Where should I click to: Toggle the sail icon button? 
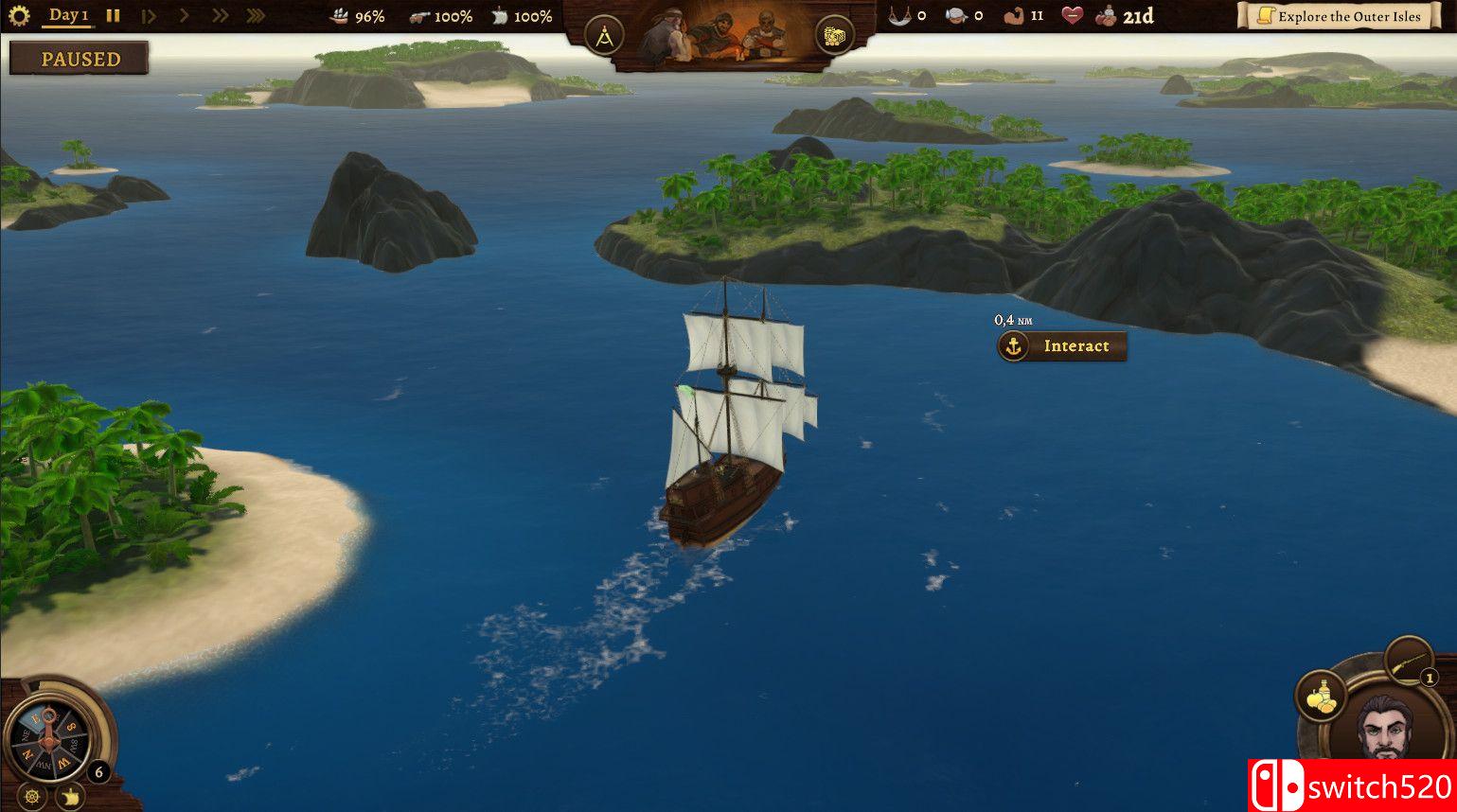tap(69, 798)
